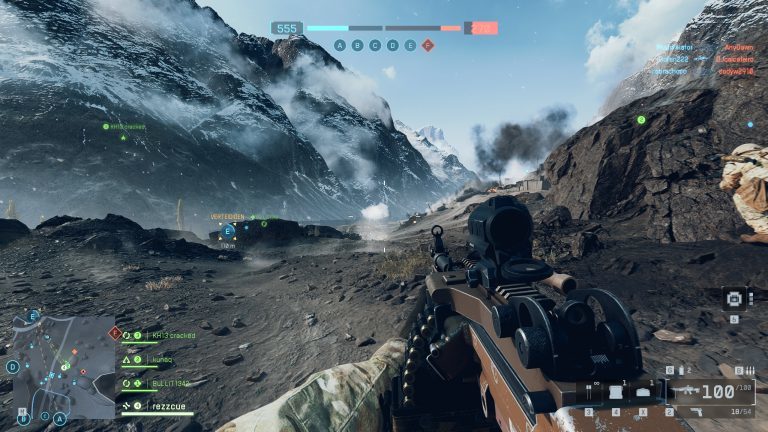This screenshot has width=768, height=432.
Task: Open the minimap in the corner
Action: 60,366
